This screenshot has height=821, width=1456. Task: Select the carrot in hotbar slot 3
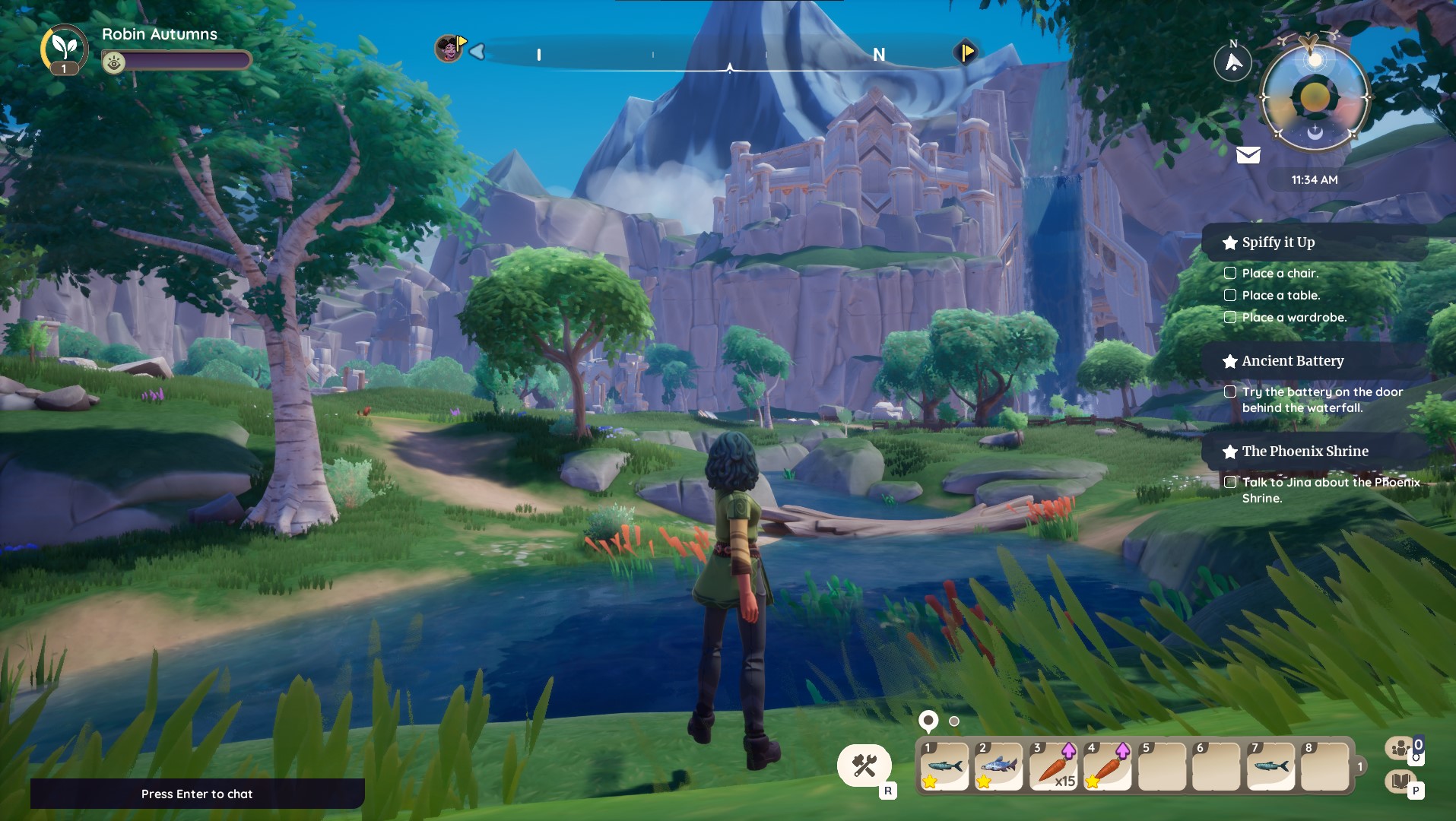pyautogui.click(x=1052, y=766)
